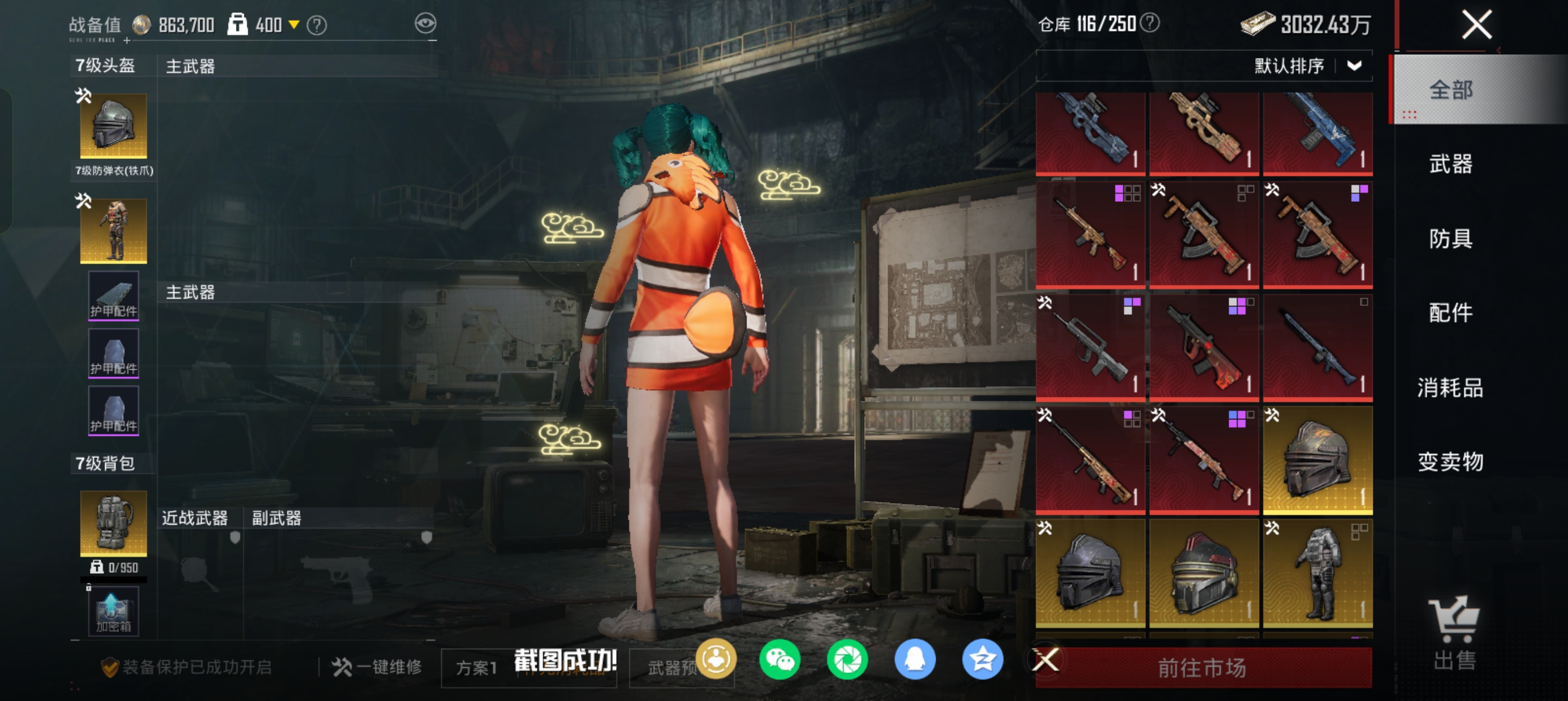
Task: Open the 加密箱 secure box slot
Action: click(114, 612)
